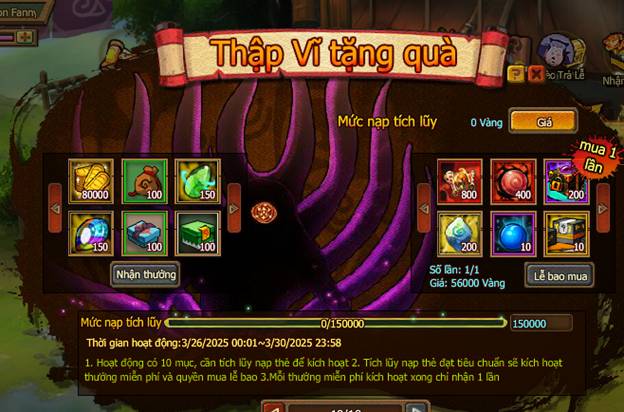Click the orange Giá button

(x=545, y=121)
